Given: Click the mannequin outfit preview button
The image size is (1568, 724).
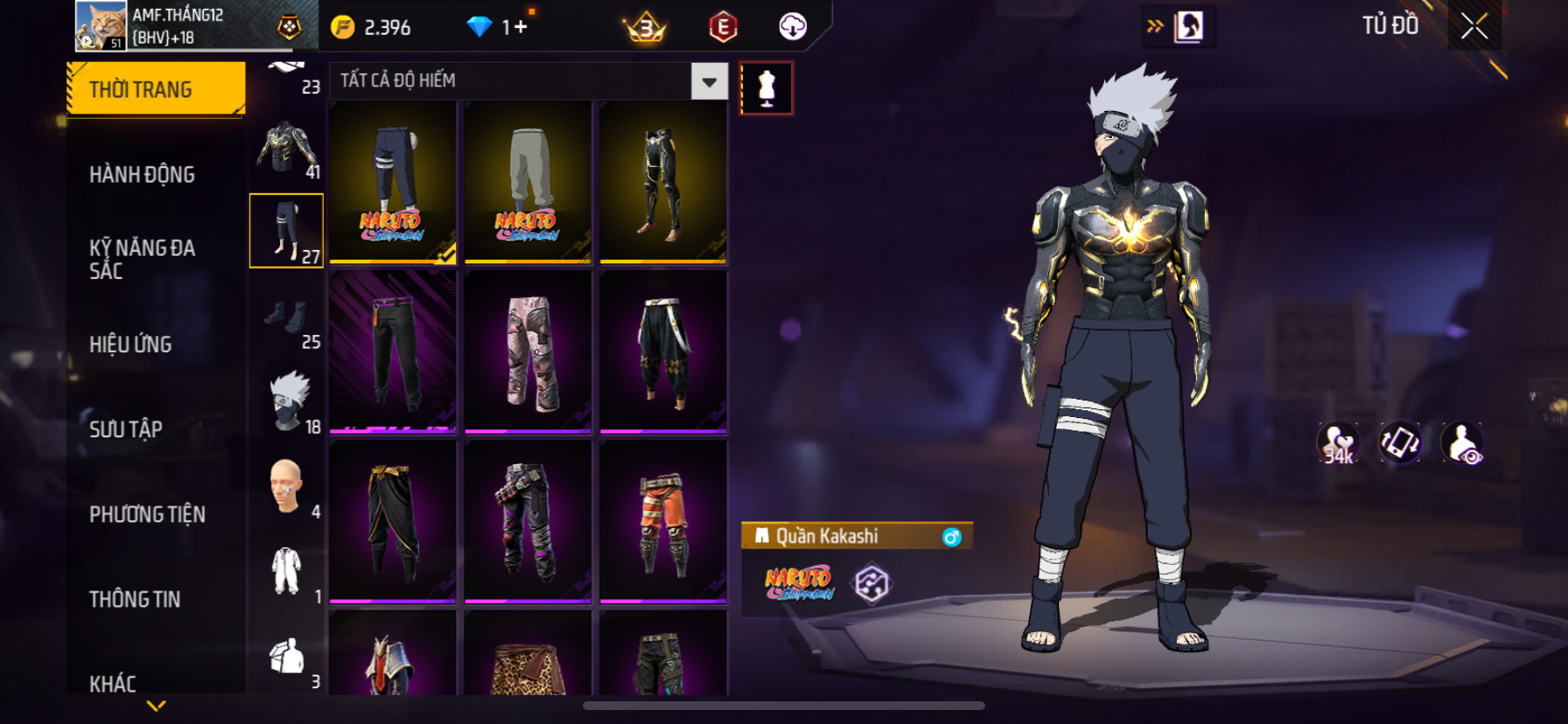Looking at the screenshot, I should 766,88.
